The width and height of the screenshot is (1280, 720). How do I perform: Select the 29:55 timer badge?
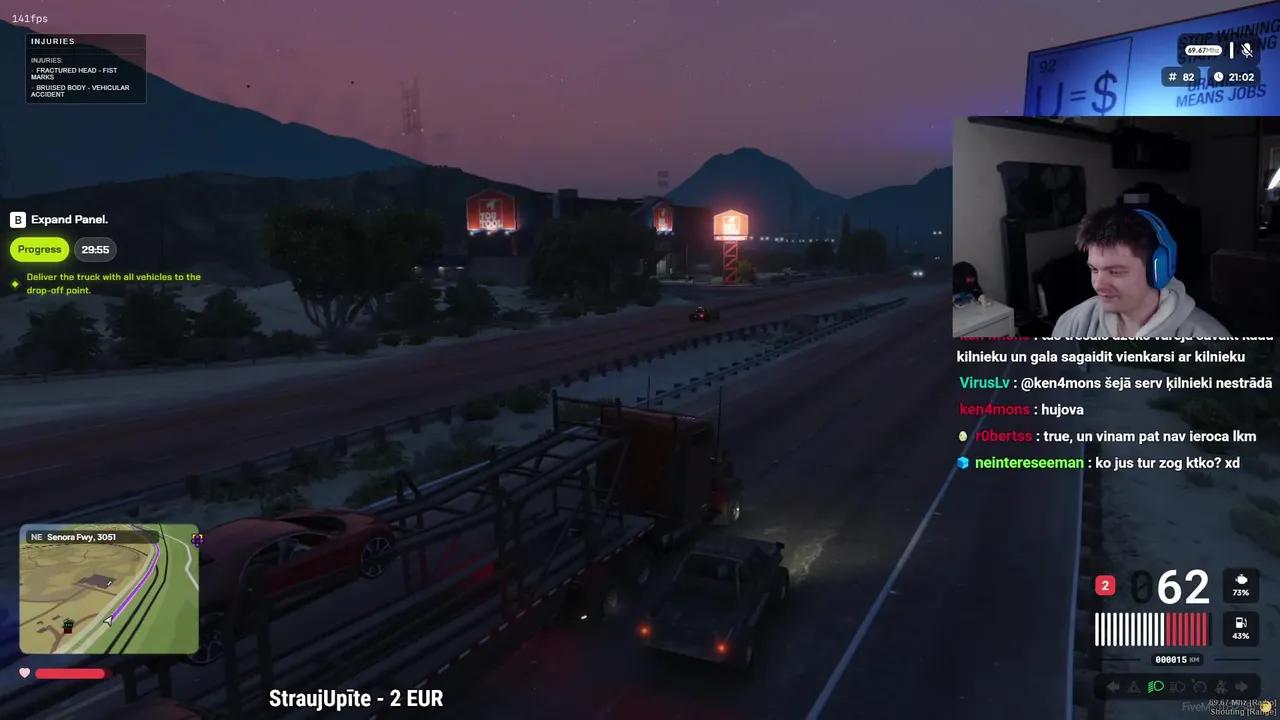[x=95, y=249]
